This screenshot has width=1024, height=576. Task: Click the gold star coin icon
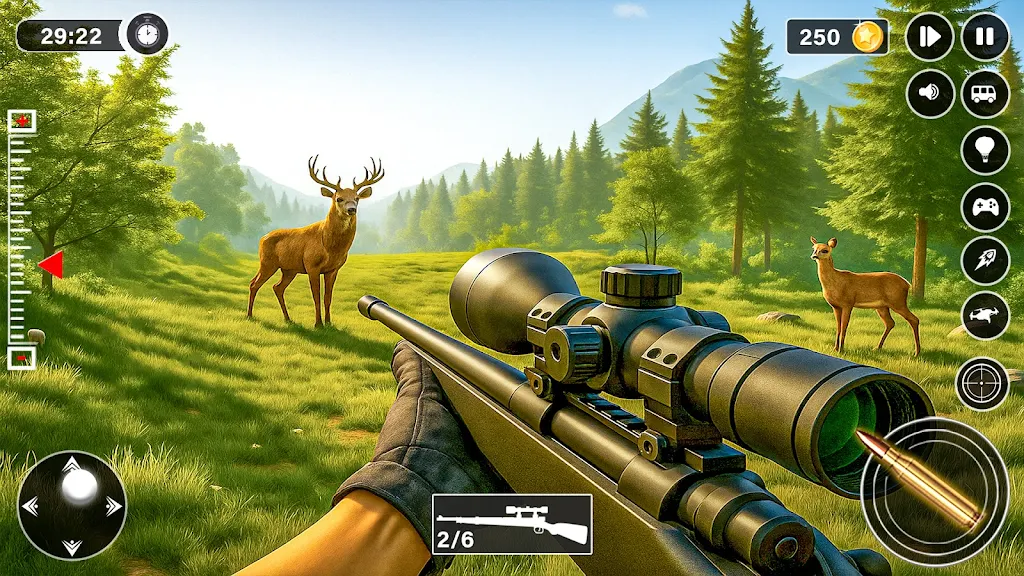coord(867,37)
